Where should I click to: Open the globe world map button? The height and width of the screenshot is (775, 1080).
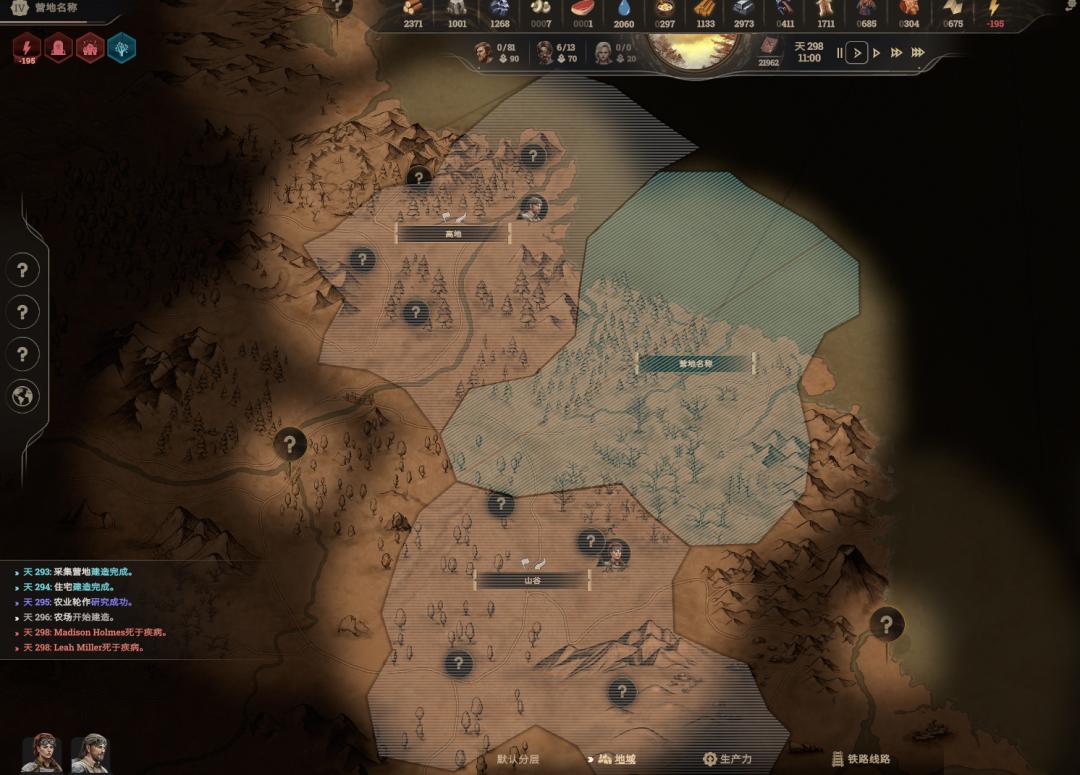point(23,397)
